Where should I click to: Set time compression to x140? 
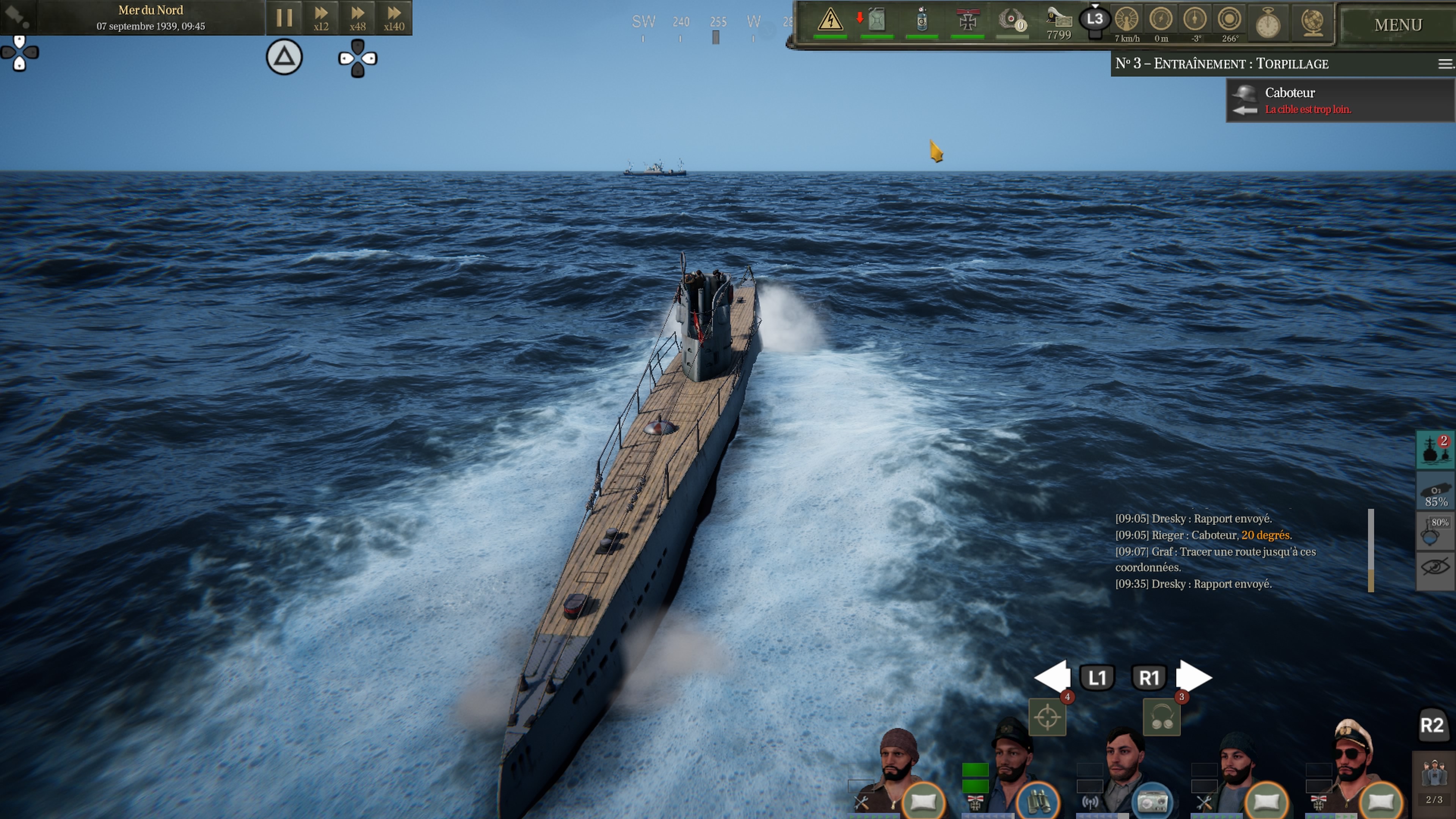(394, 18)
